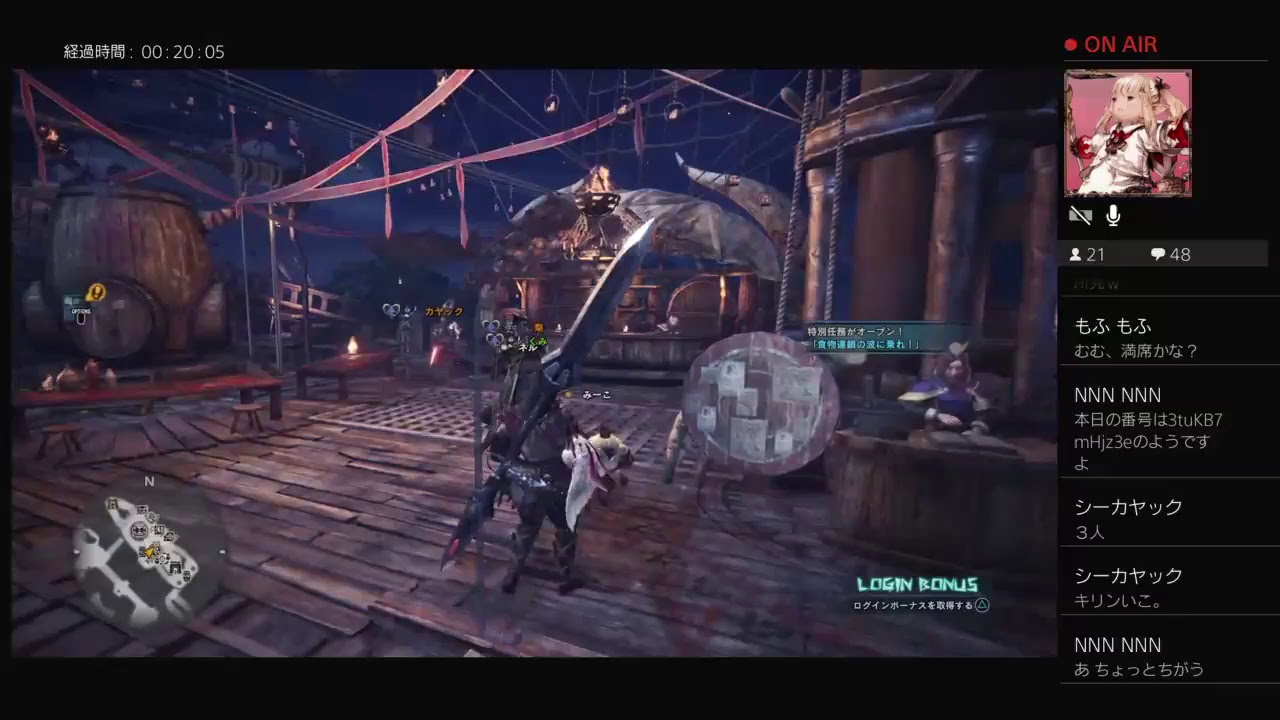Click the elapsed time 00:20:05 display
Image resolution: width=1280 pixels, height=720 pixels.
[141, 52]
